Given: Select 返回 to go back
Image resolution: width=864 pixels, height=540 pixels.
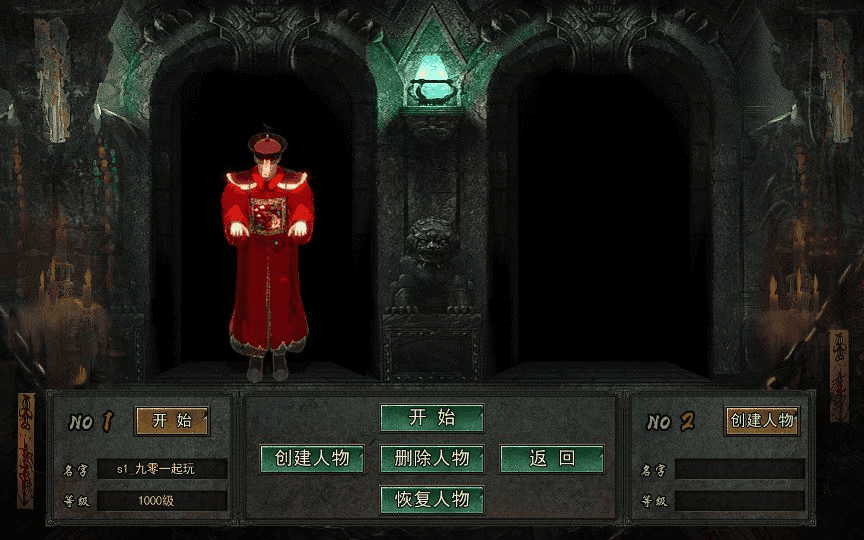Looking at the screenshot, I should click(552, 458).
